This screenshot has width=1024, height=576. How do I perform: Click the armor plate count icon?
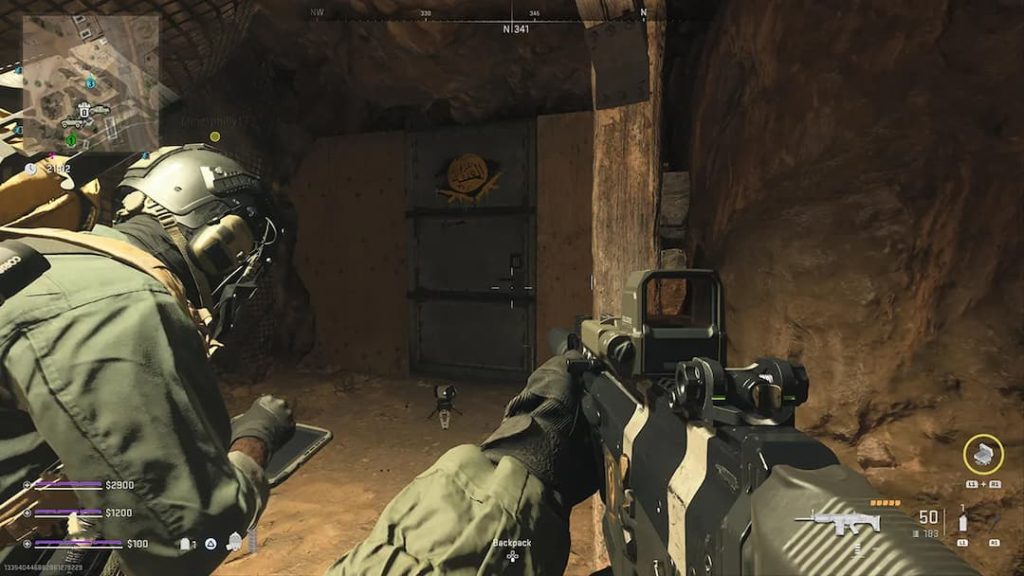(x=187, y=543)
